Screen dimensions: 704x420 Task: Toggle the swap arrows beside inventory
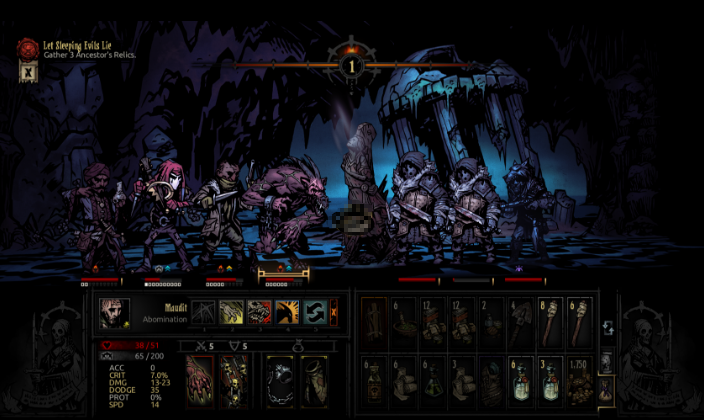pos(607,327)
